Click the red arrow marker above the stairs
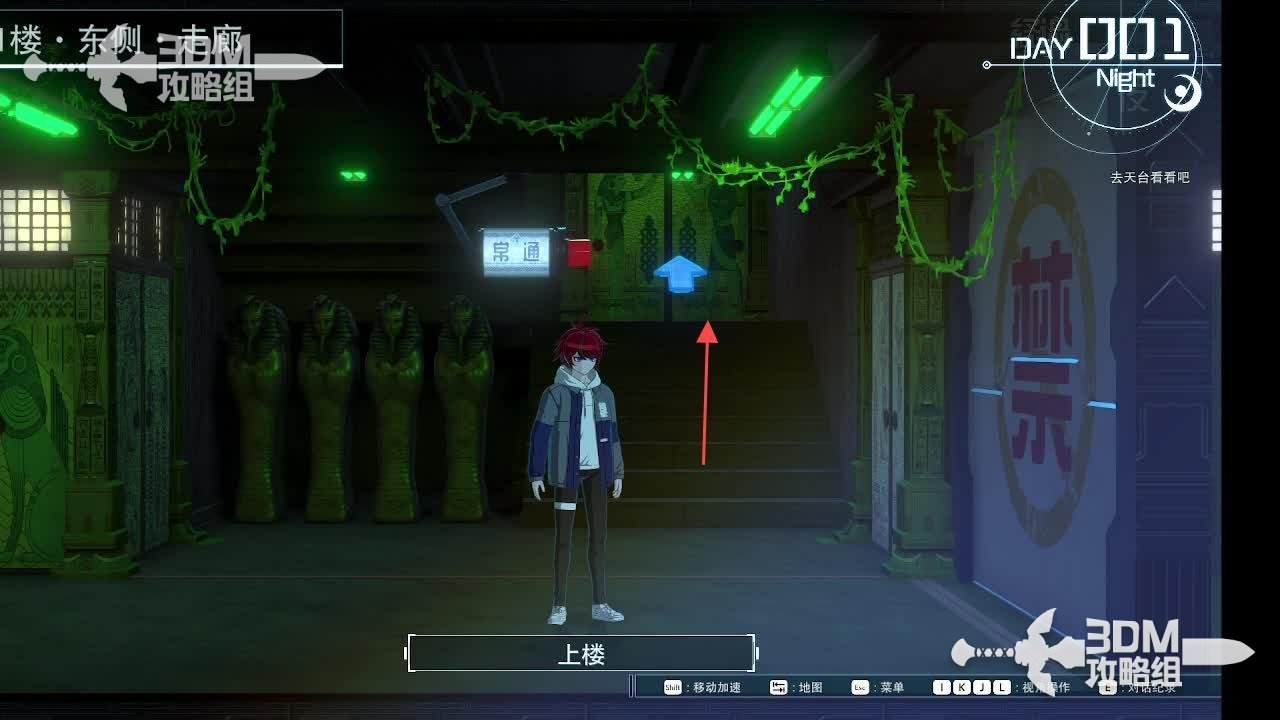Image resolution: width=1280 pixels, height=720 pixels. tap(708, 390)
